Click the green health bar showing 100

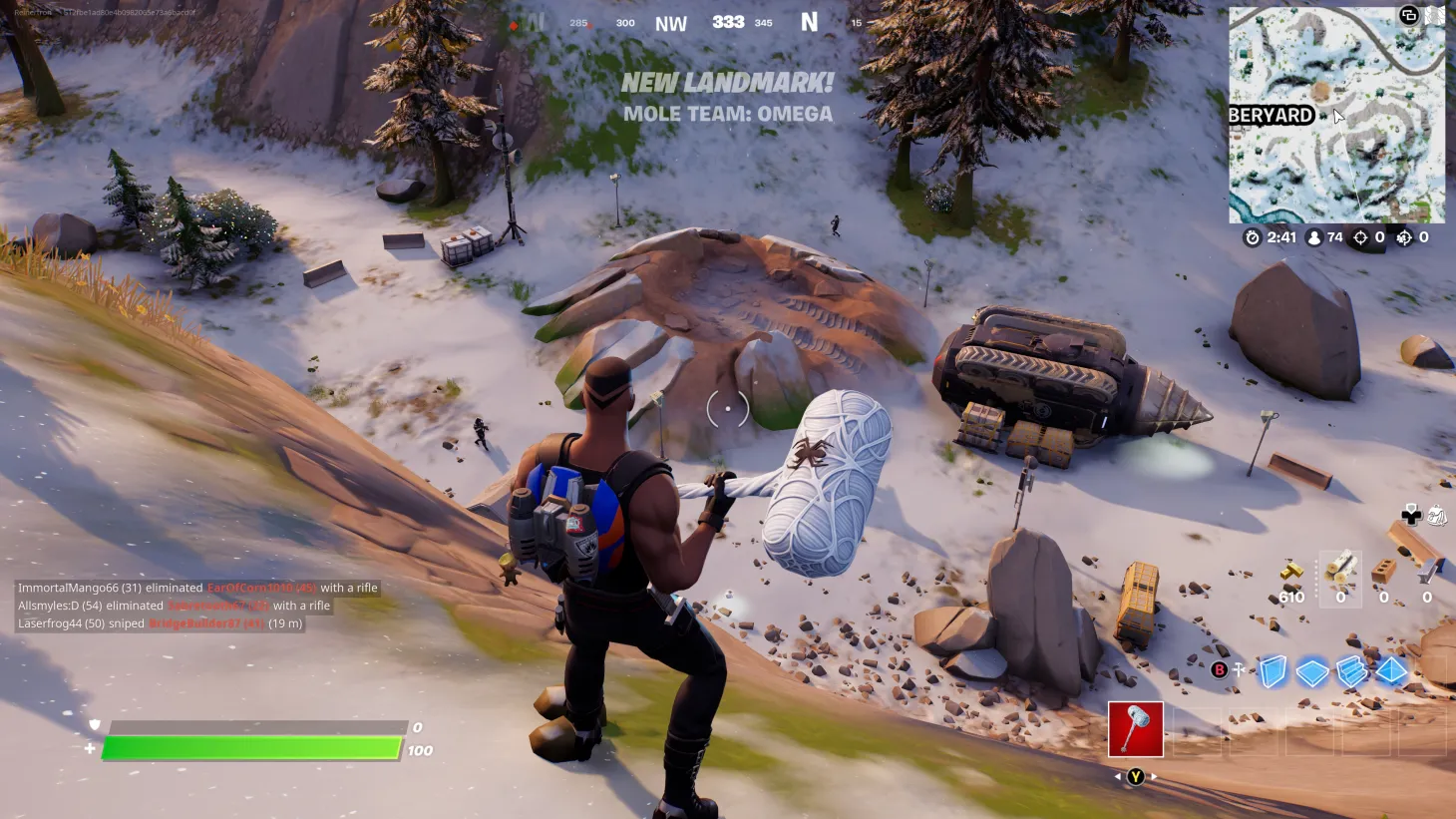click(x=254, y=747)
